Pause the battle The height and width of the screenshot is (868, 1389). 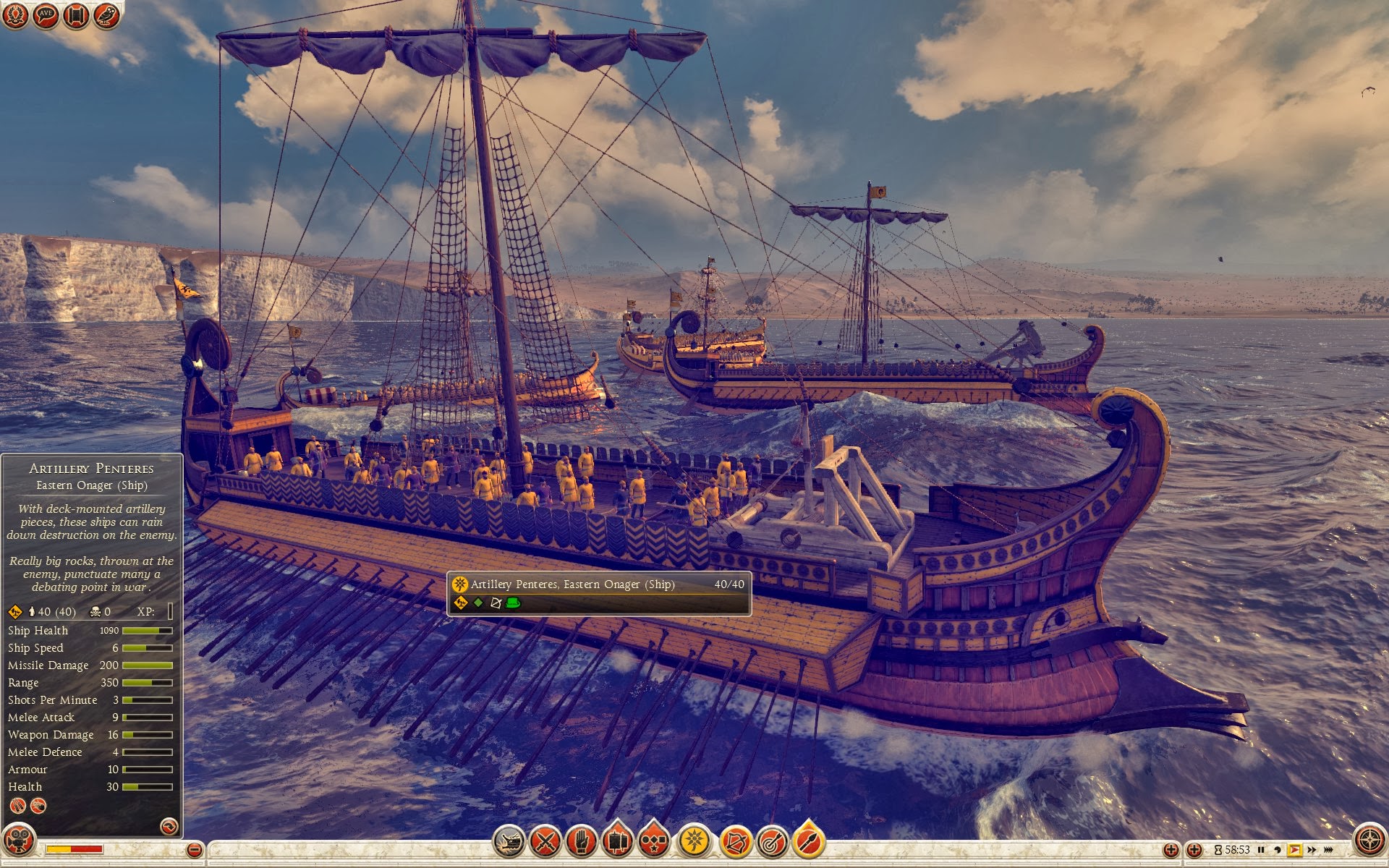1261,850
